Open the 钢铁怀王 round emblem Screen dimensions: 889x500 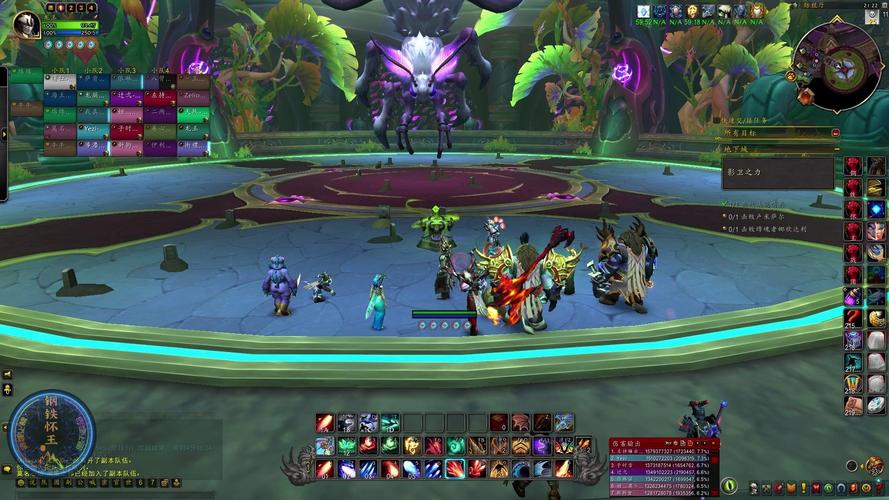pyautogui.click(x=49, y=431)
